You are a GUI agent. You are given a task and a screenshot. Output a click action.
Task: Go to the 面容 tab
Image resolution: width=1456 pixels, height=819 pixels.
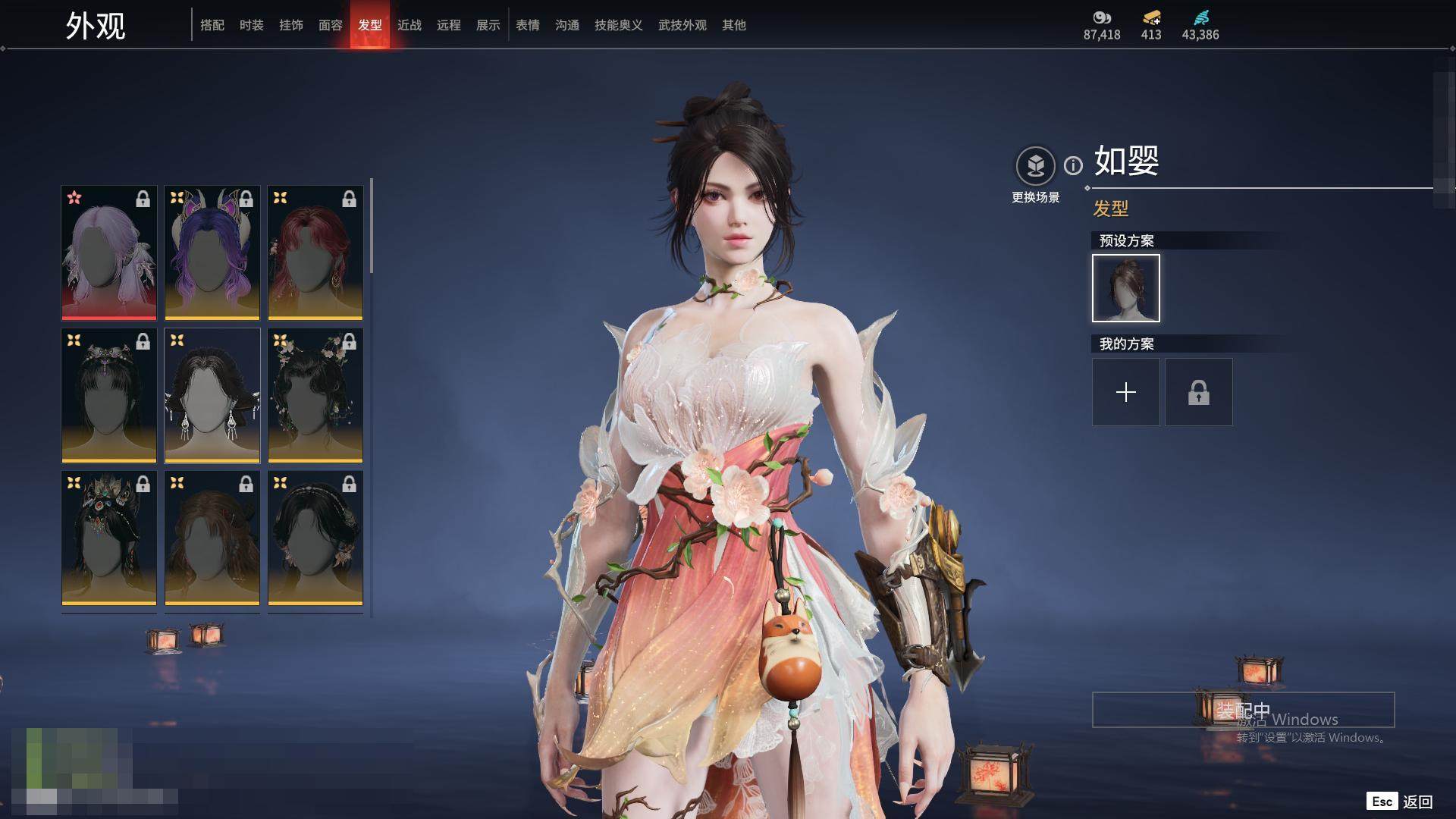(331, 25)
